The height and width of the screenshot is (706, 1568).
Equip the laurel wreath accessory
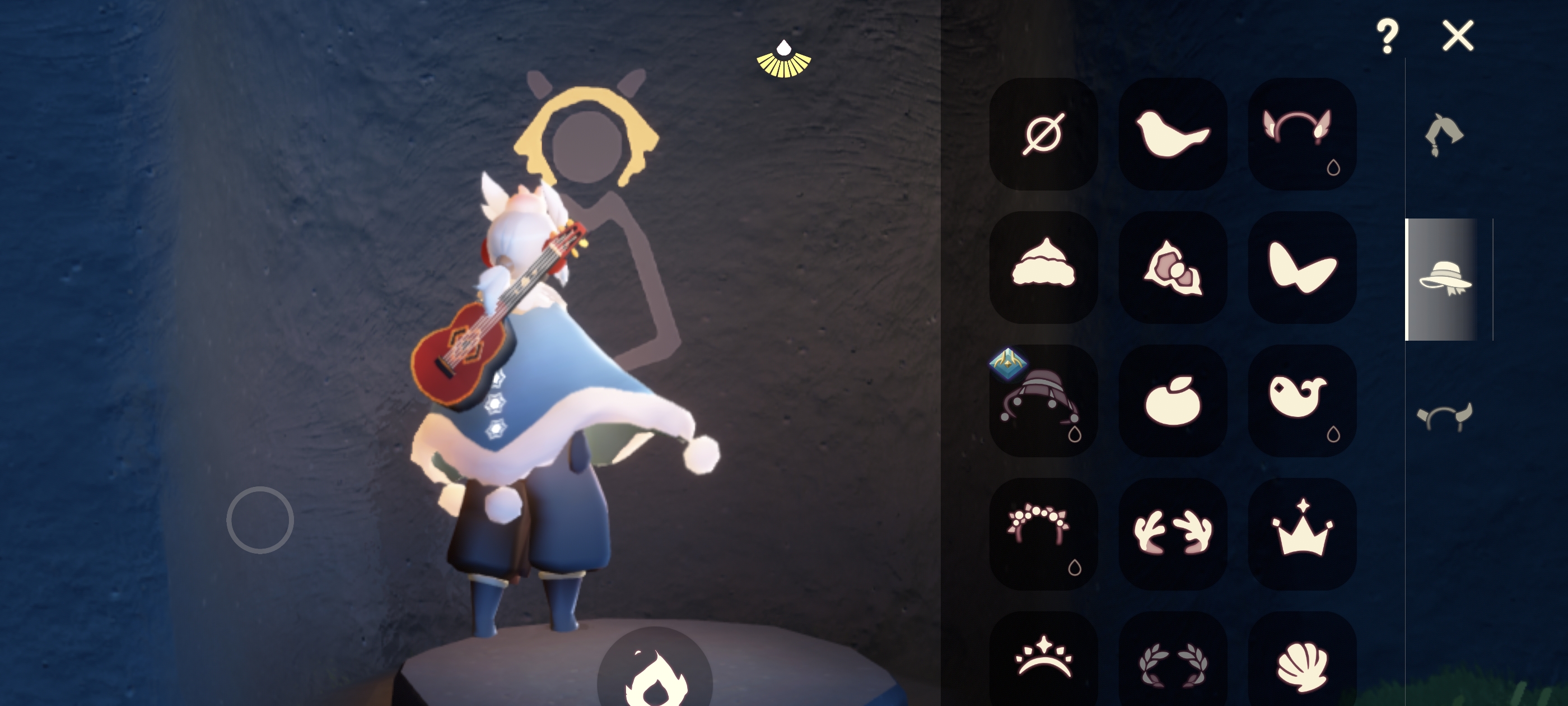(x=1172, y=661)
